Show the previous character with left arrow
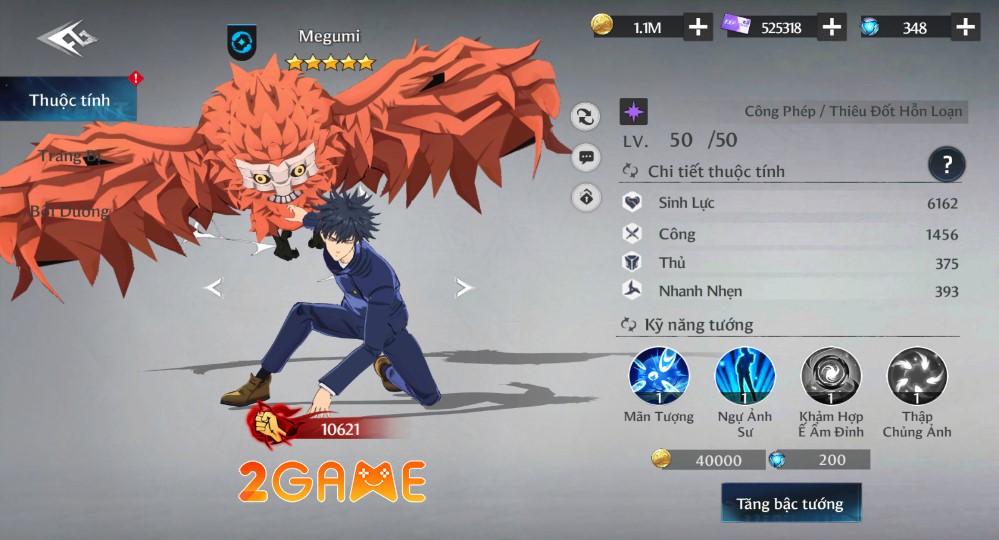The height and width of the screenshot is (540, 999). (x=212, y=288)
